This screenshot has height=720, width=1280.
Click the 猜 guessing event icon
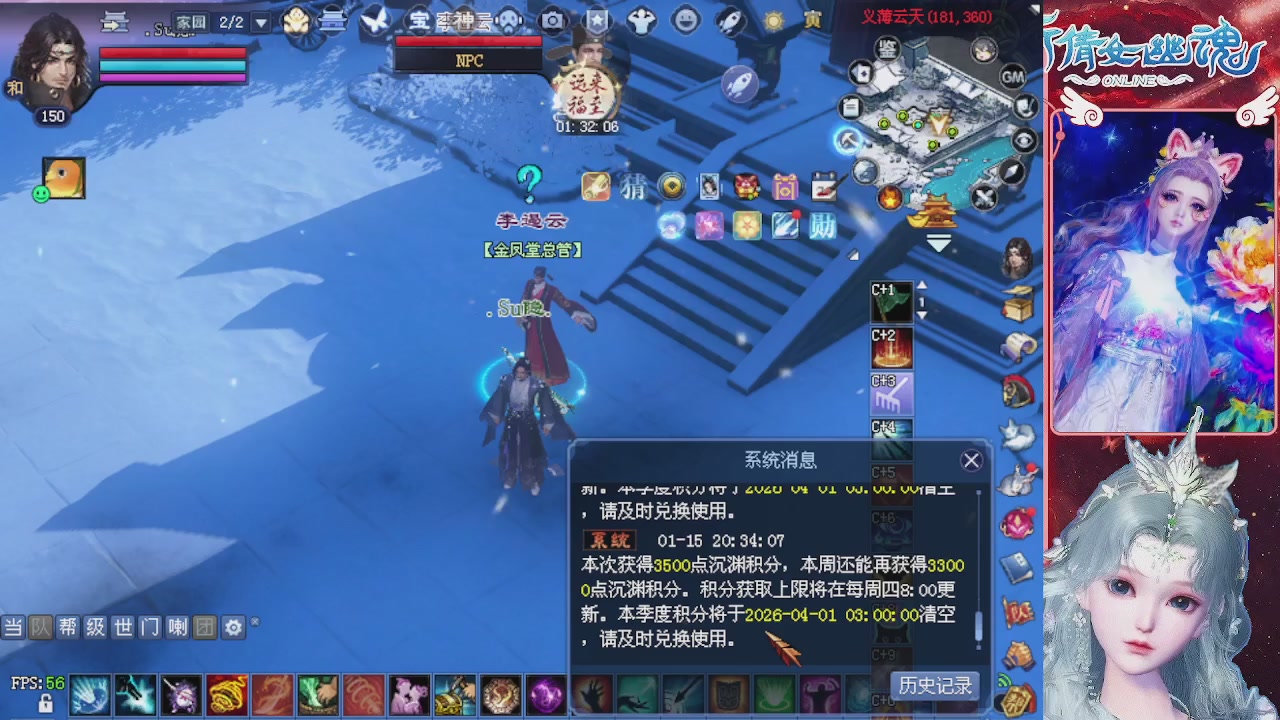[x=634, y=188]
